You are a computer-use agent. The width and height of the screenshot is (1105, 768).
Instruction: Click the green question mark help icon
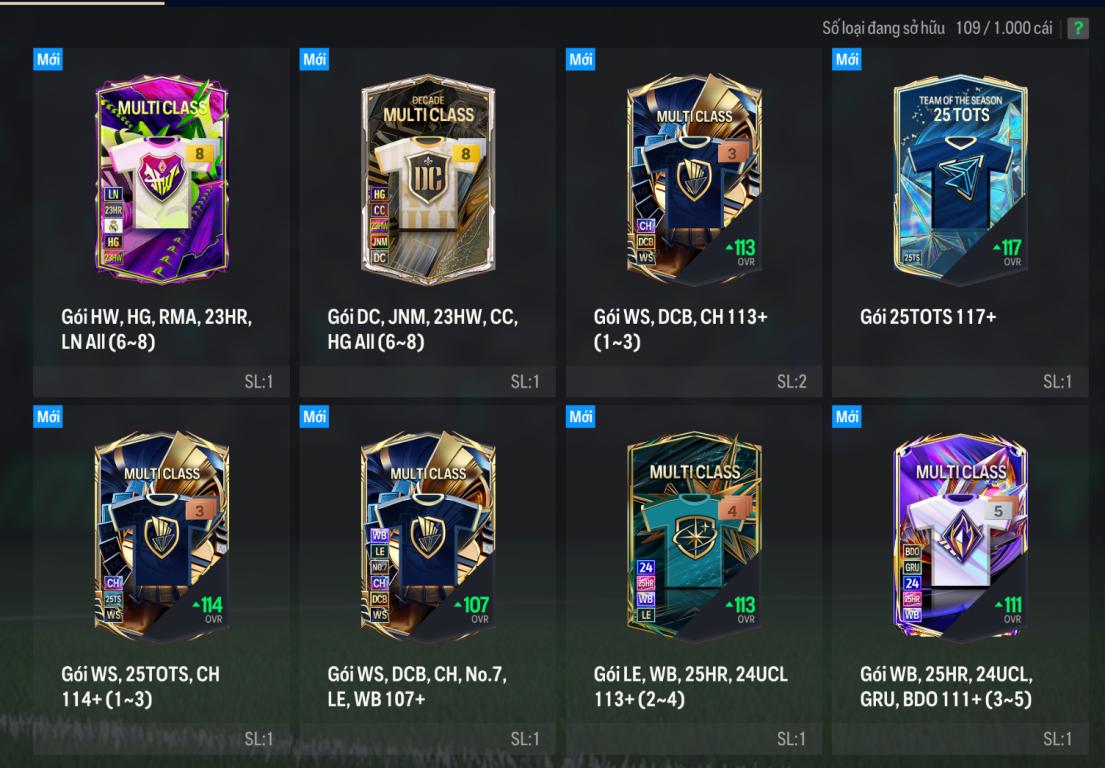point(1077,28)
